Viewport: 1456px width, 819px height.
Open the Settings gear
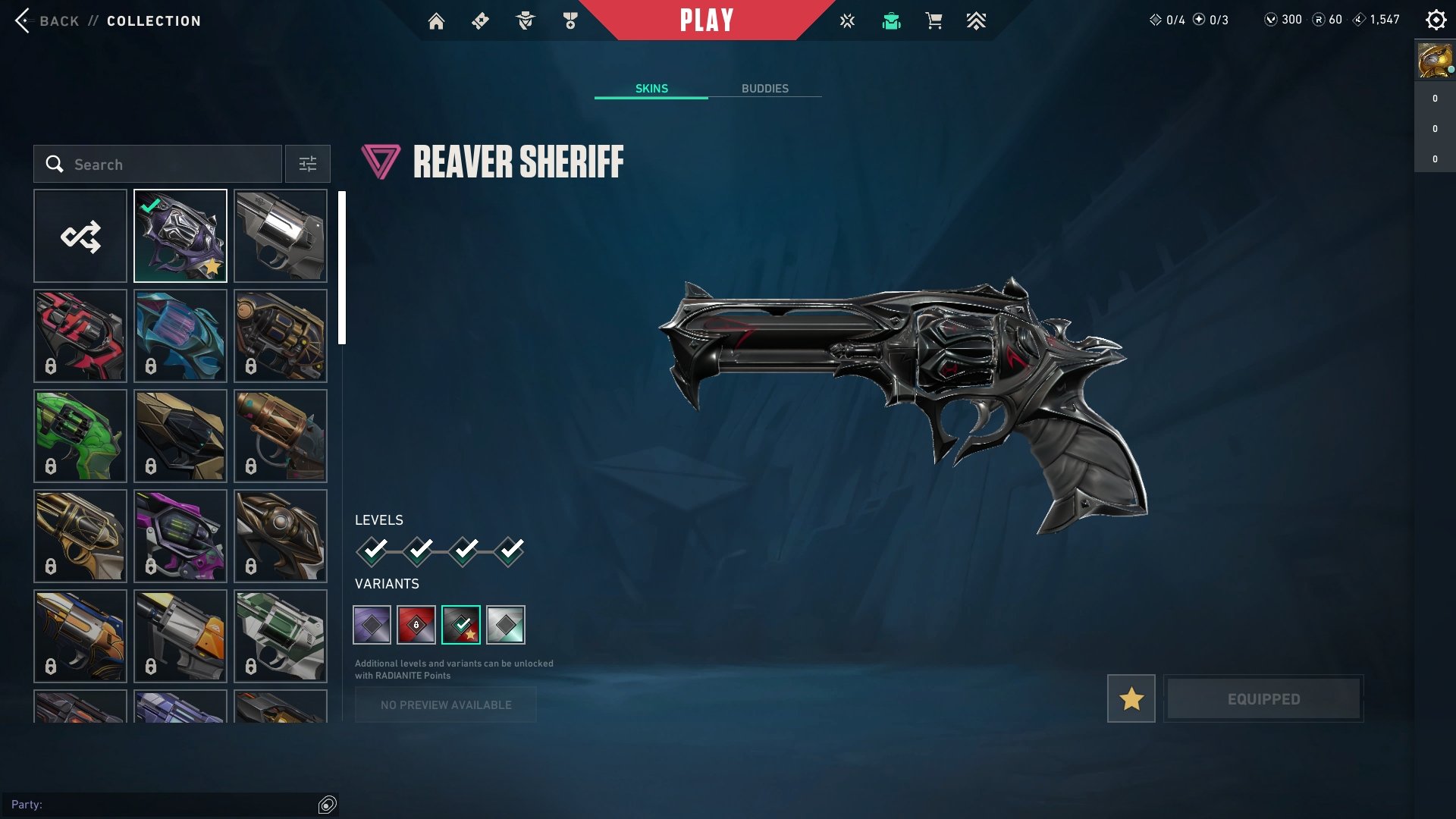tap(1436, 20)
